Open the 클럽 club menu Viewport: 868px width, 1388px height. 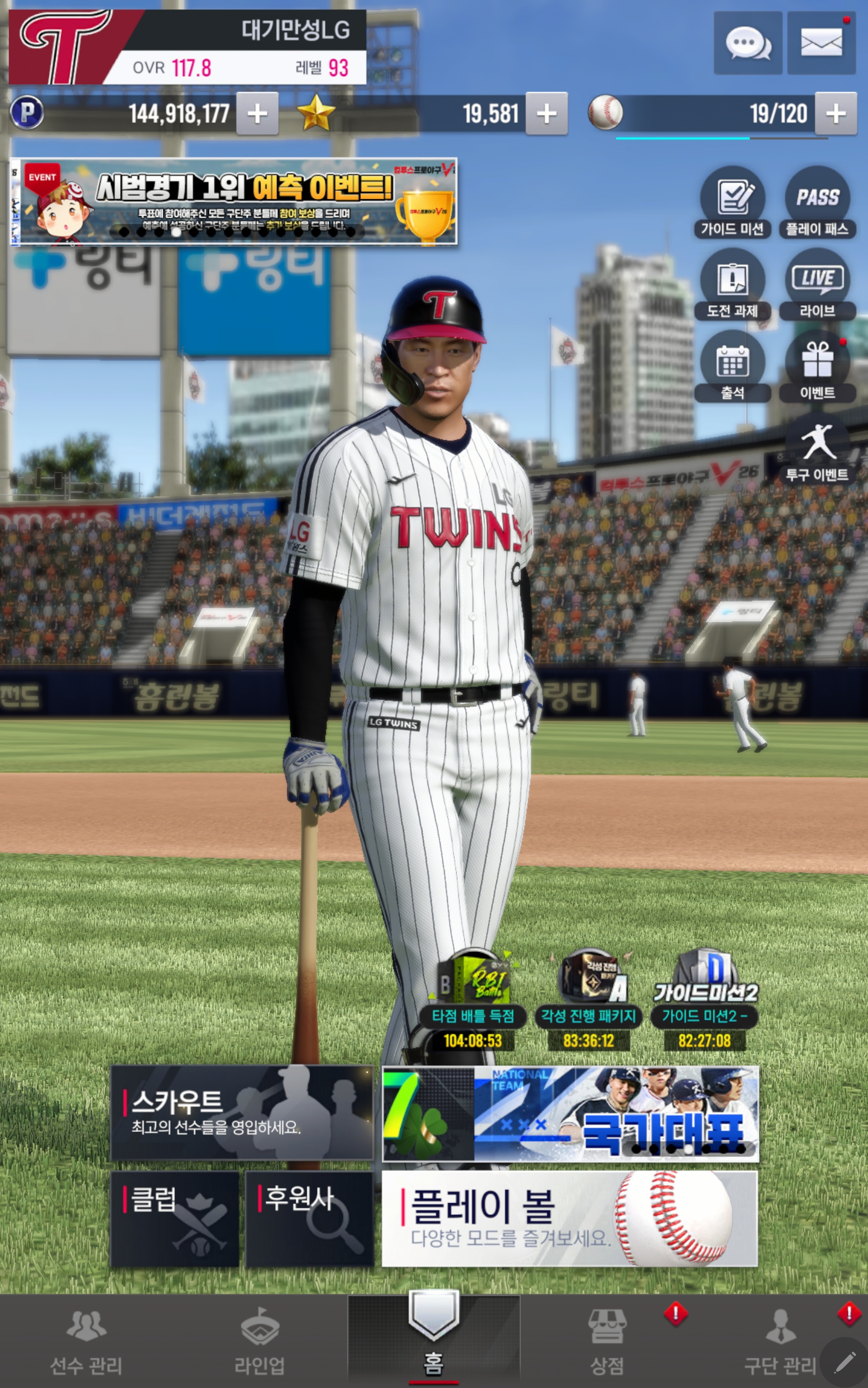tap(174, 1218)
